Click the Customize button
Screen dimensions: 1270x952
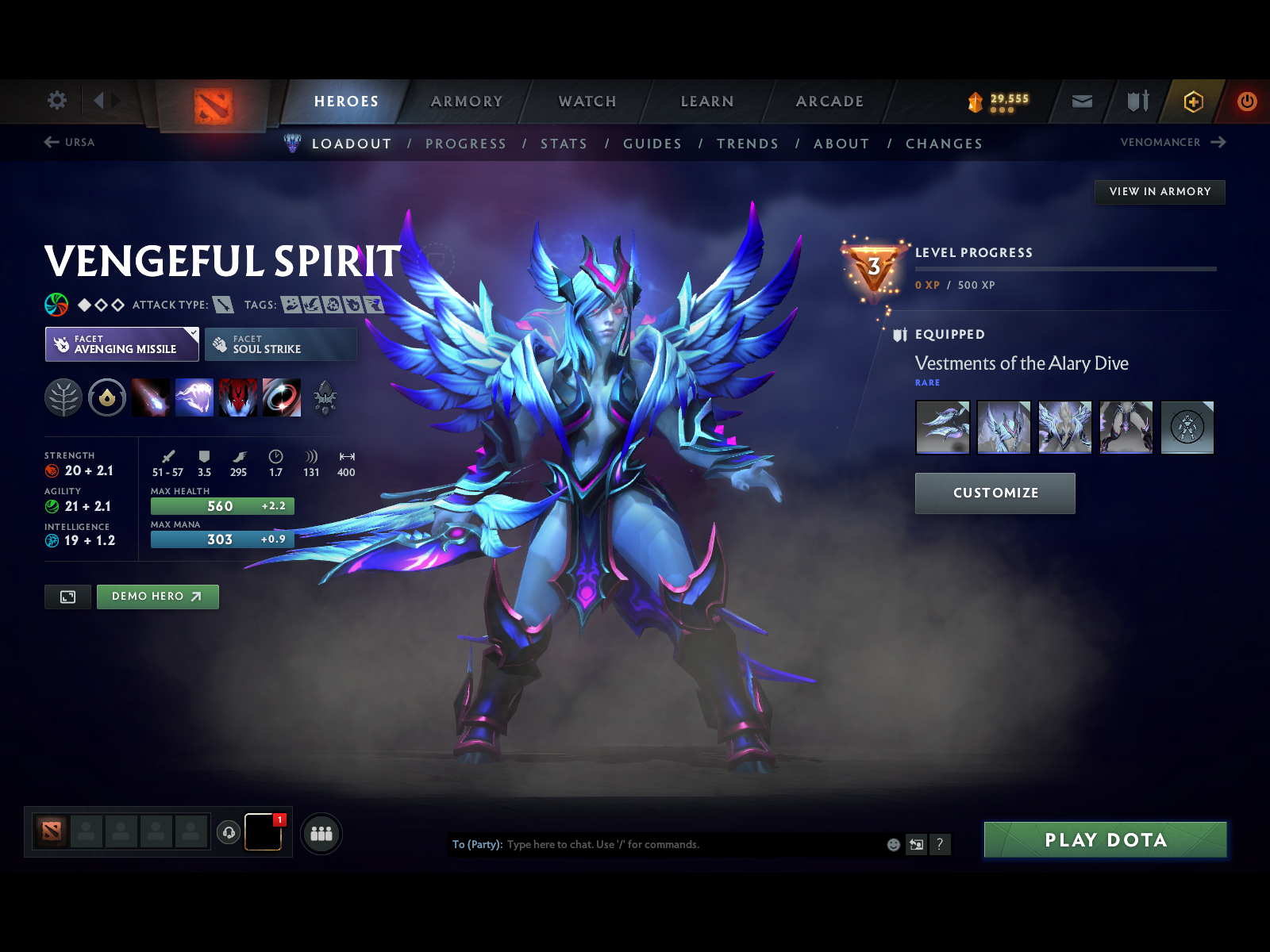995,493
